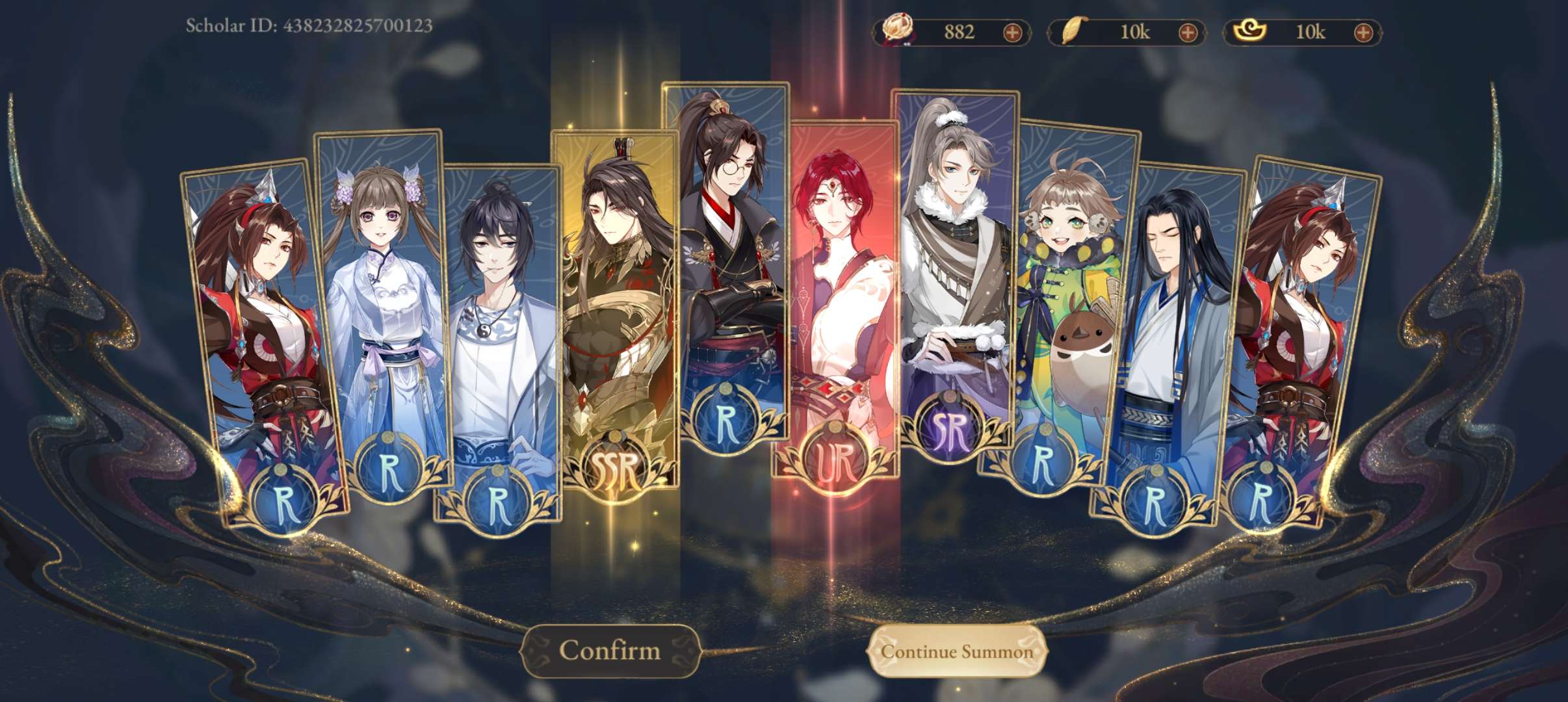The height and width of the screenshot is (702, 1568).
Task: Add more gold ingot currency
Action: tap(1363, 32)
